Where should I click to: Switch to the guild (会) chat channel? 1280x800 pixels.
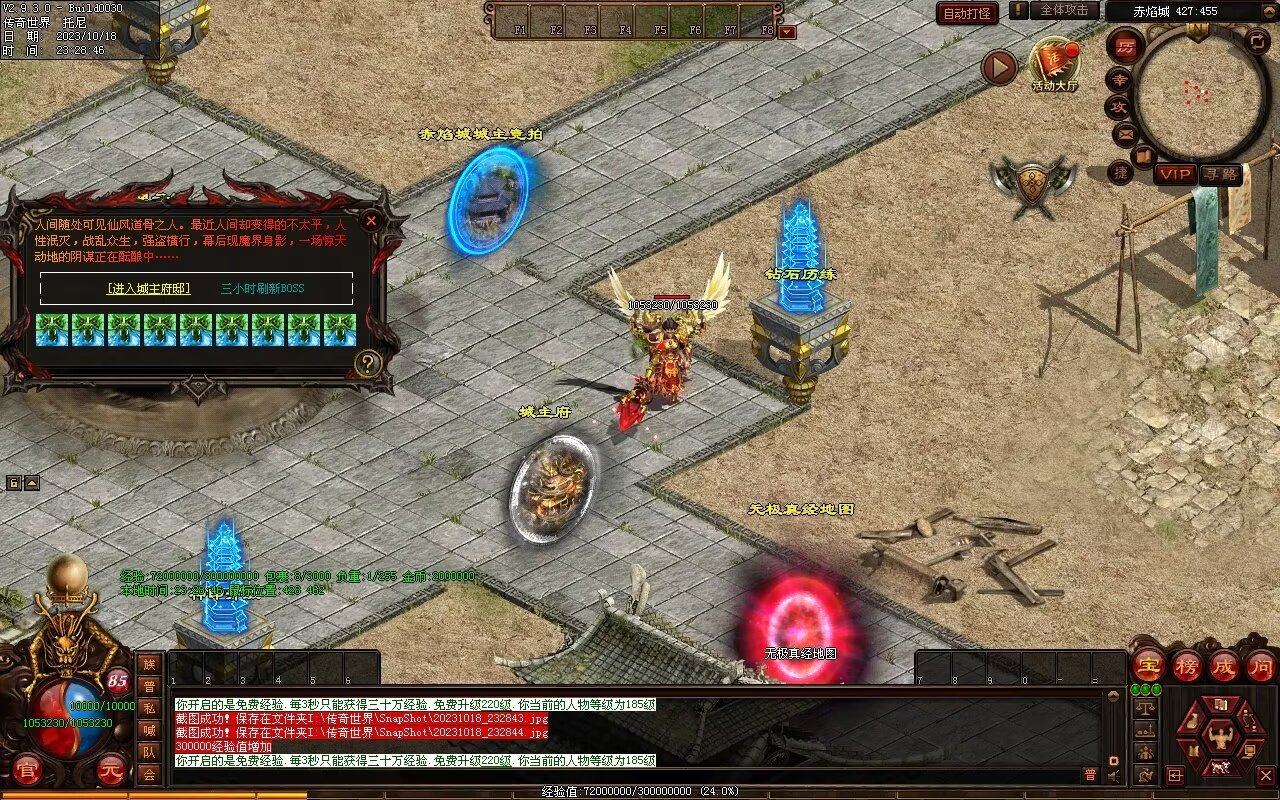149,774
